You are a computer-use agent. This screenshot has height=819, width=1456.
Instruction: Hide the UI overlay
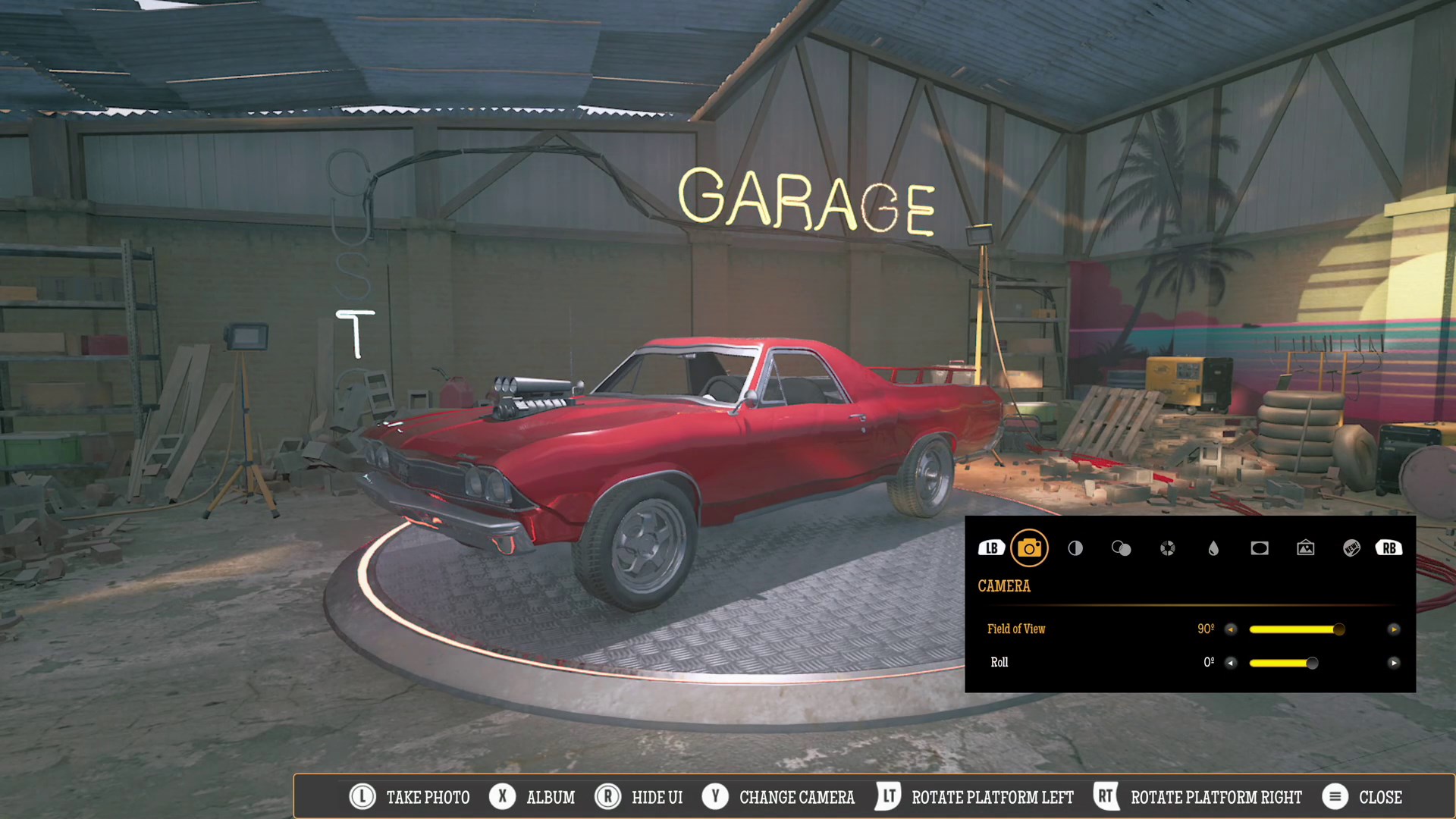(639, 797)
